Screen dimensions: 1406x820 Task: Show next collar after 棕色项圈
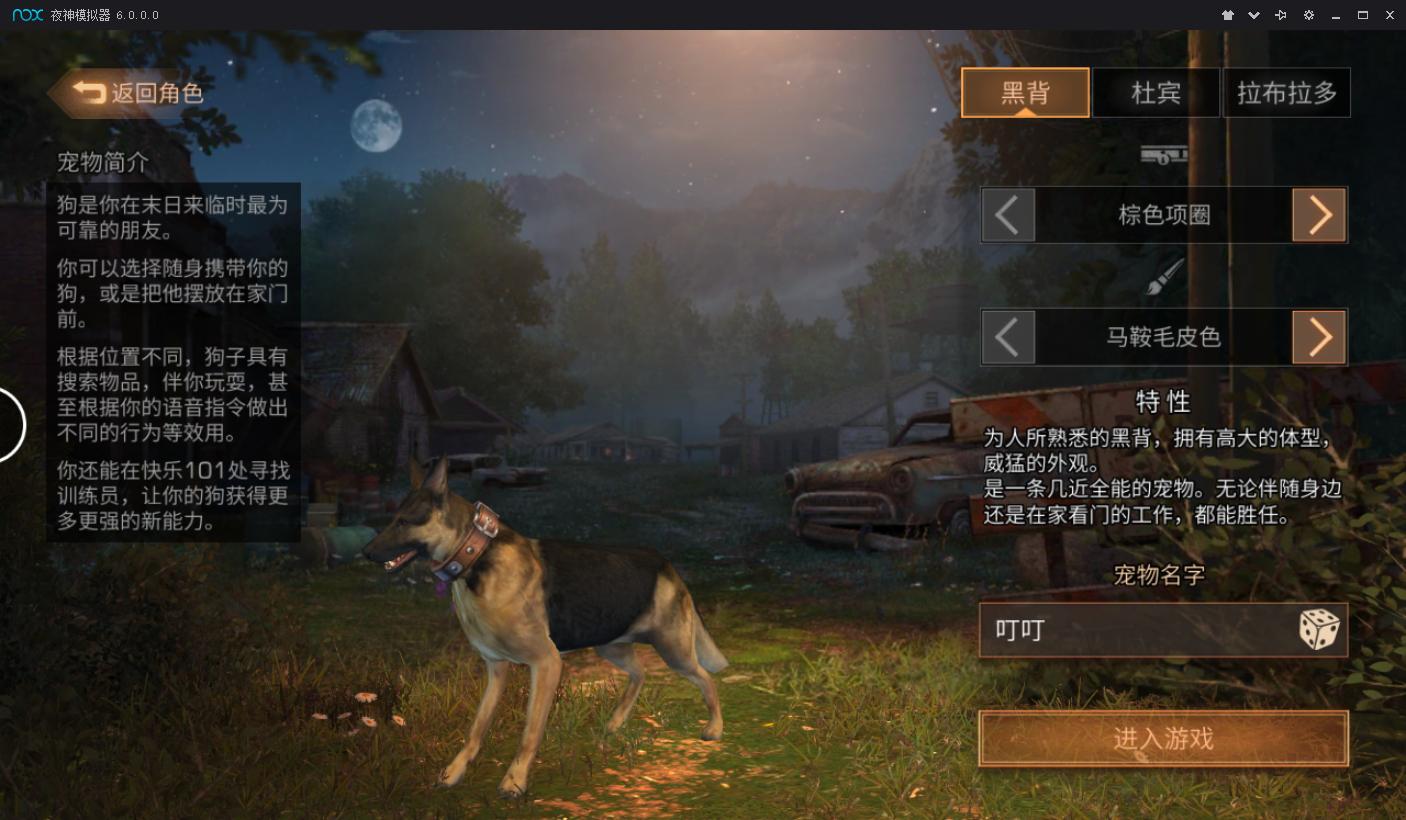pos(1319,214)
